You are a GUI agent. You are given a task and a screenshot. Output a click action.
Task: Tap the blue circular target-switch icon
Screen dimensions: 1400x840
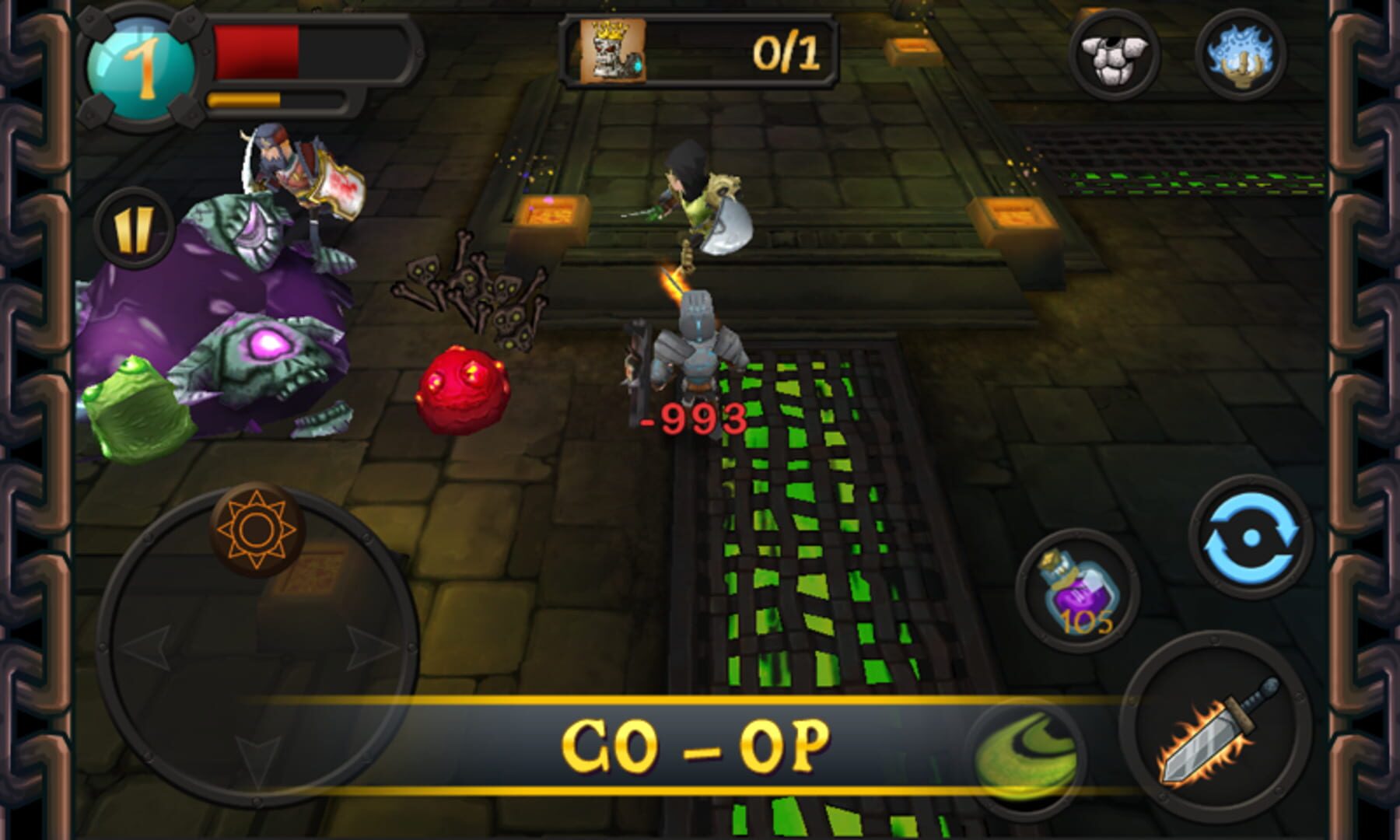click(1251, 537)
